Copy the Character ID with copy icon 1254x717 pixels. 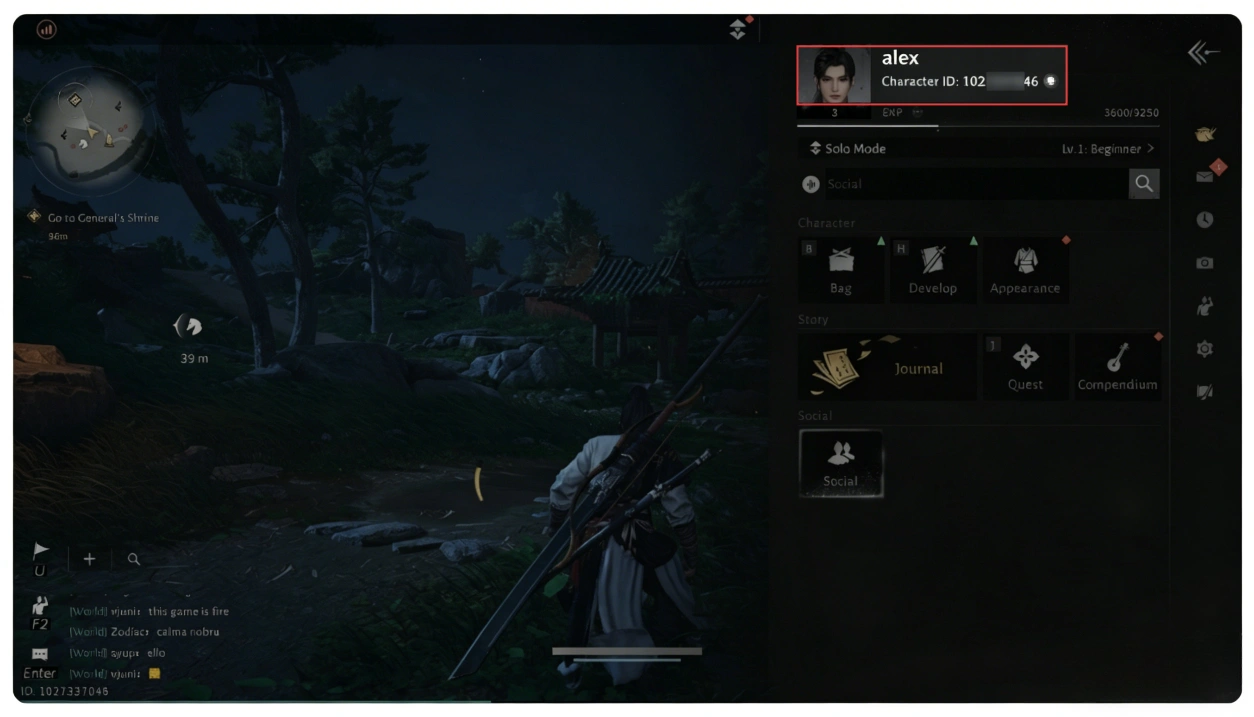click(x=1051, y=82)
